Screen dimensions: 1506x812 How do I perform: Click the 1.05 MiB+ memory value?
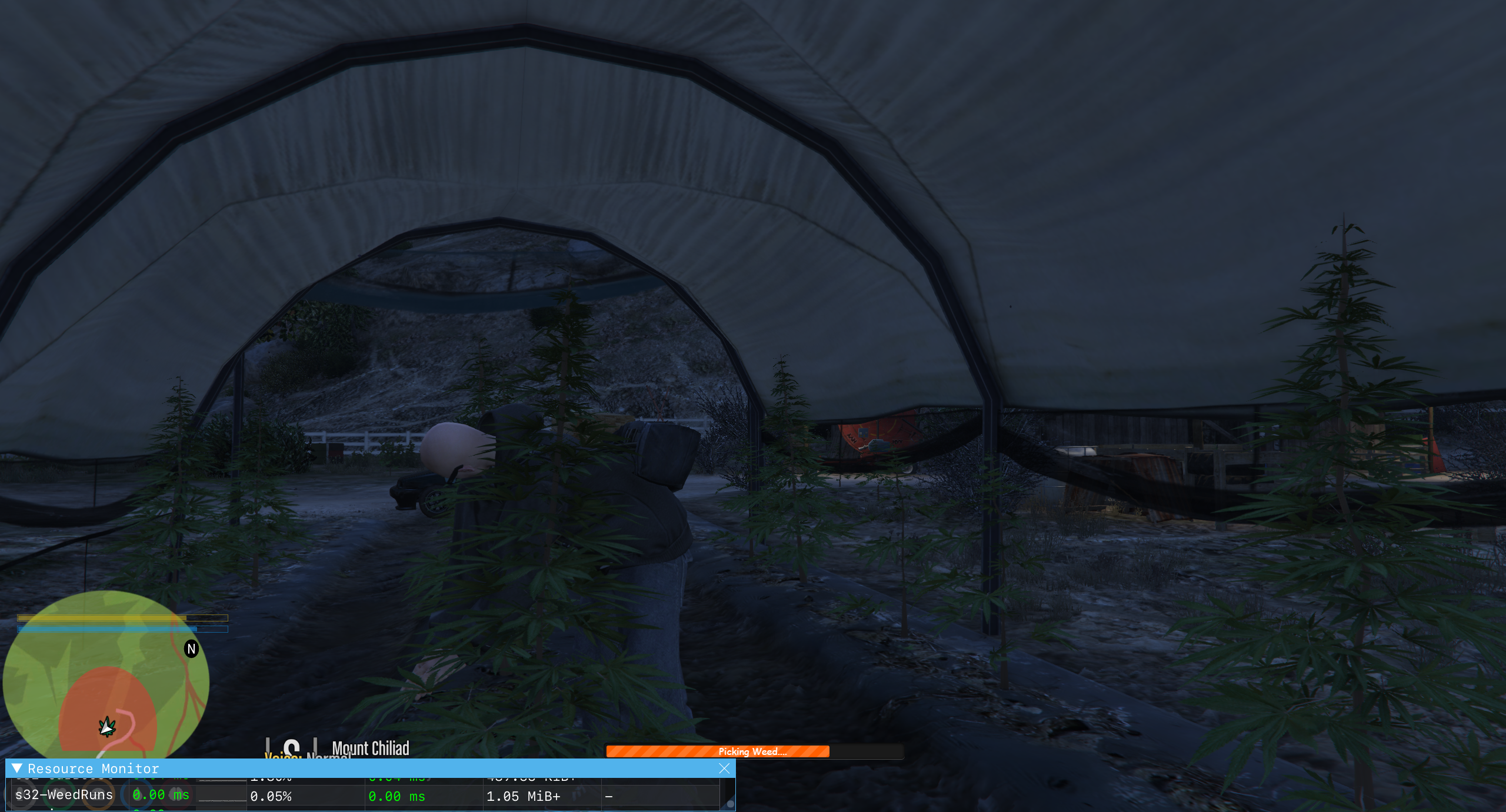tap(524, 796)
